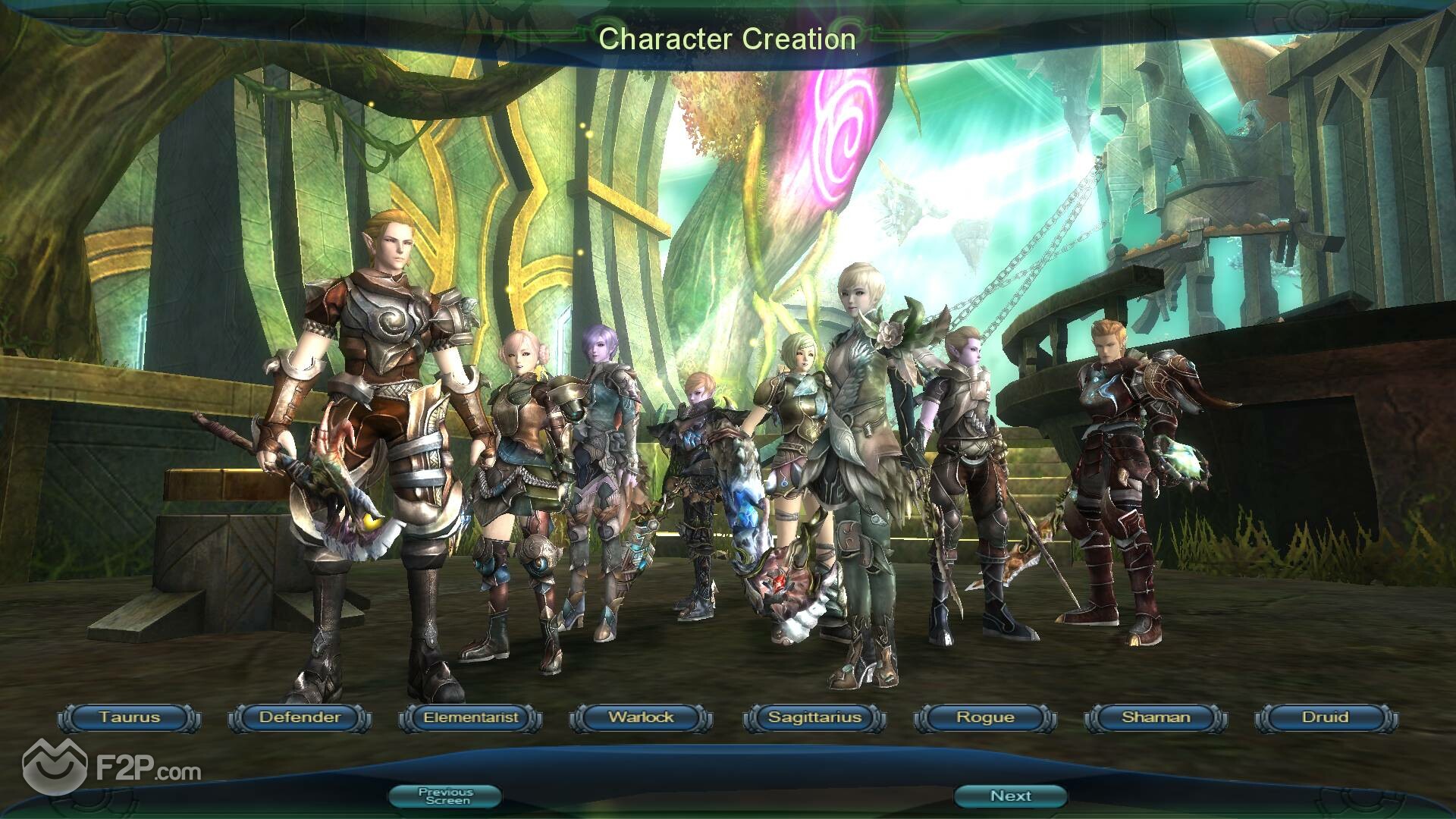The height and width of the screenshot is (819, 1456).
Task: Select the Rogue class
Action: 985,717
